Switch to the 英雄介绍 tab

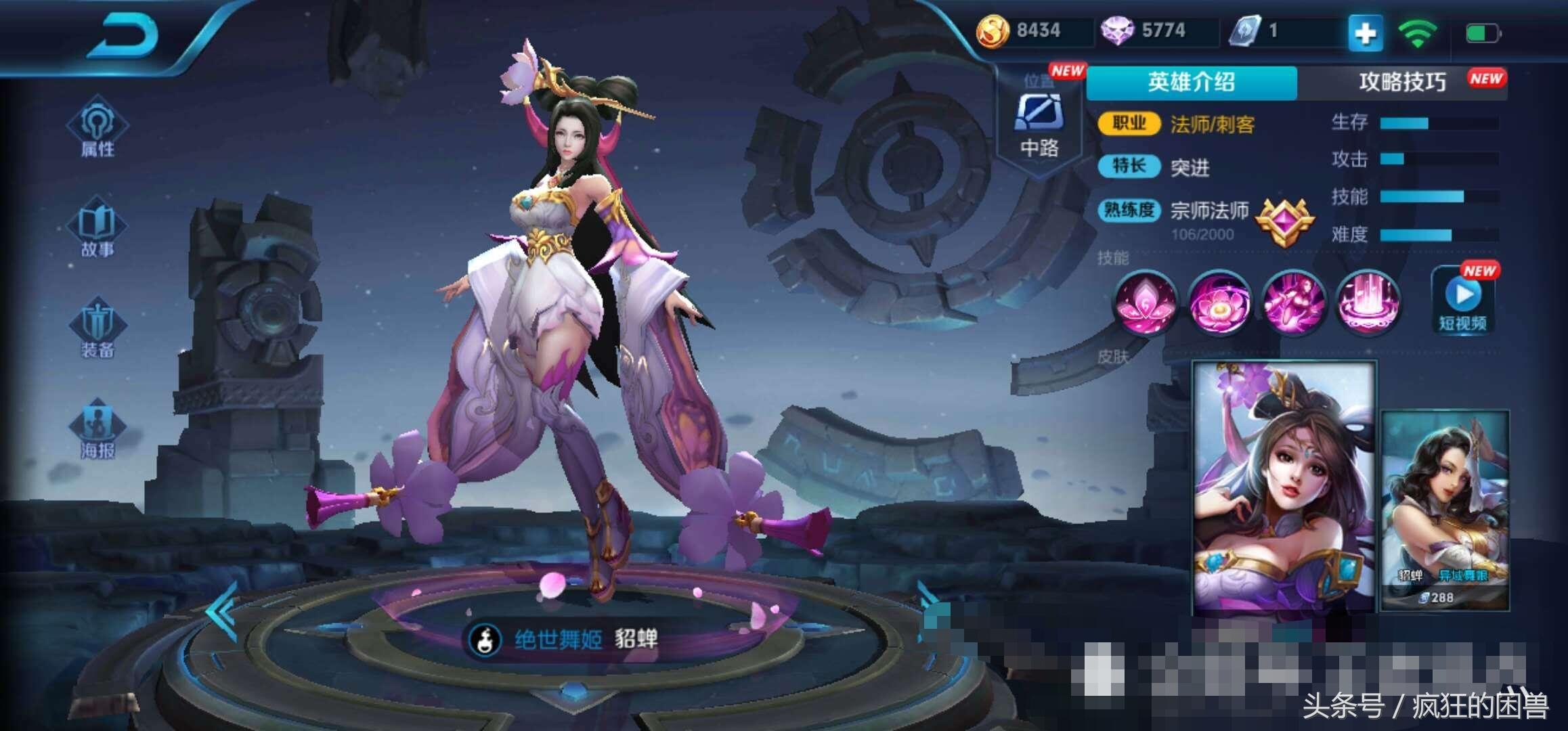[x=1192, y=83]
